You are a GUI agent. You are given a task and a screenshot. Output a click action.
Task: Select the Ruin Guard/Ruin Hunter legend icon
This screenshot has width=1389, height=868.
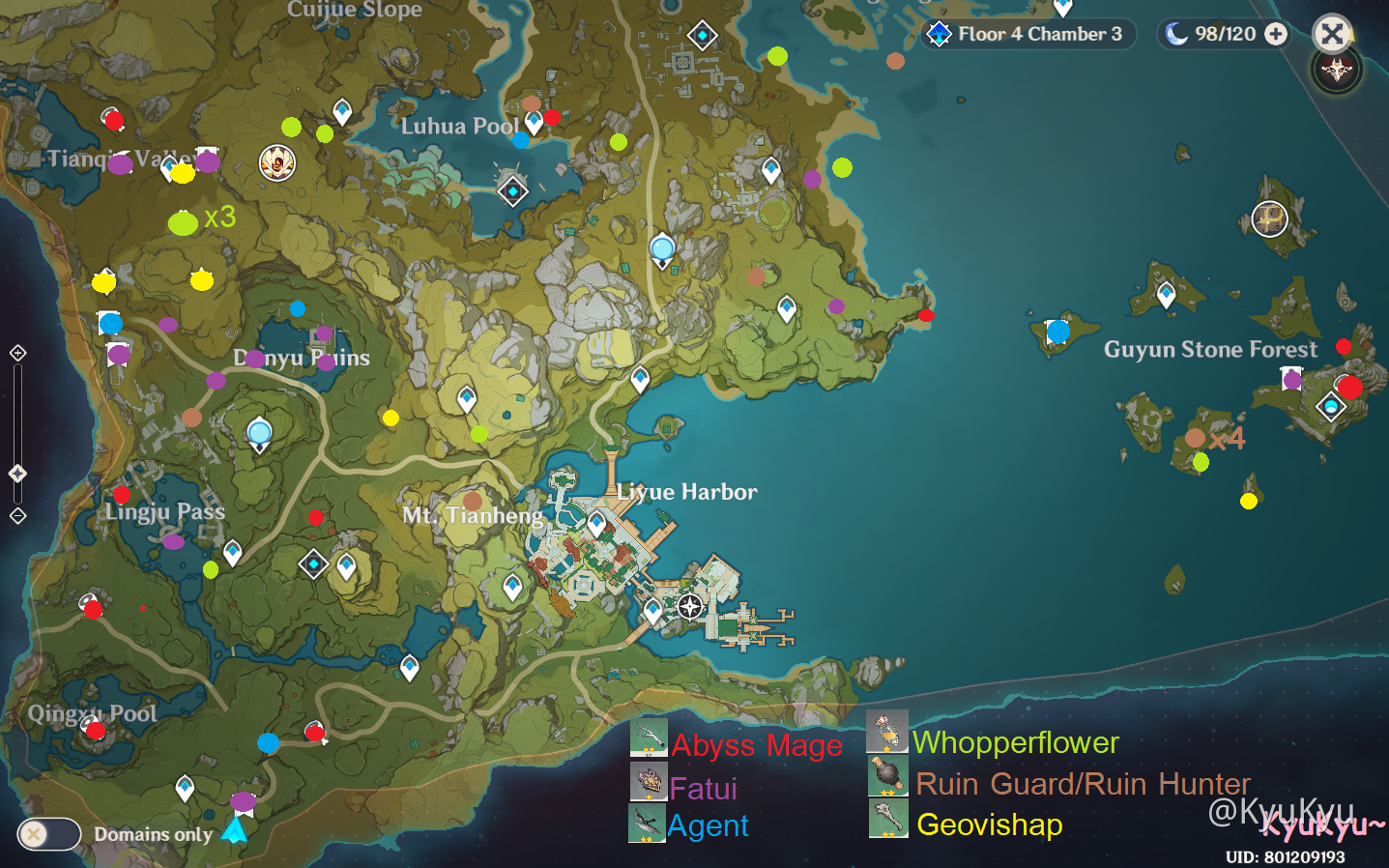[x=886, y=776]
